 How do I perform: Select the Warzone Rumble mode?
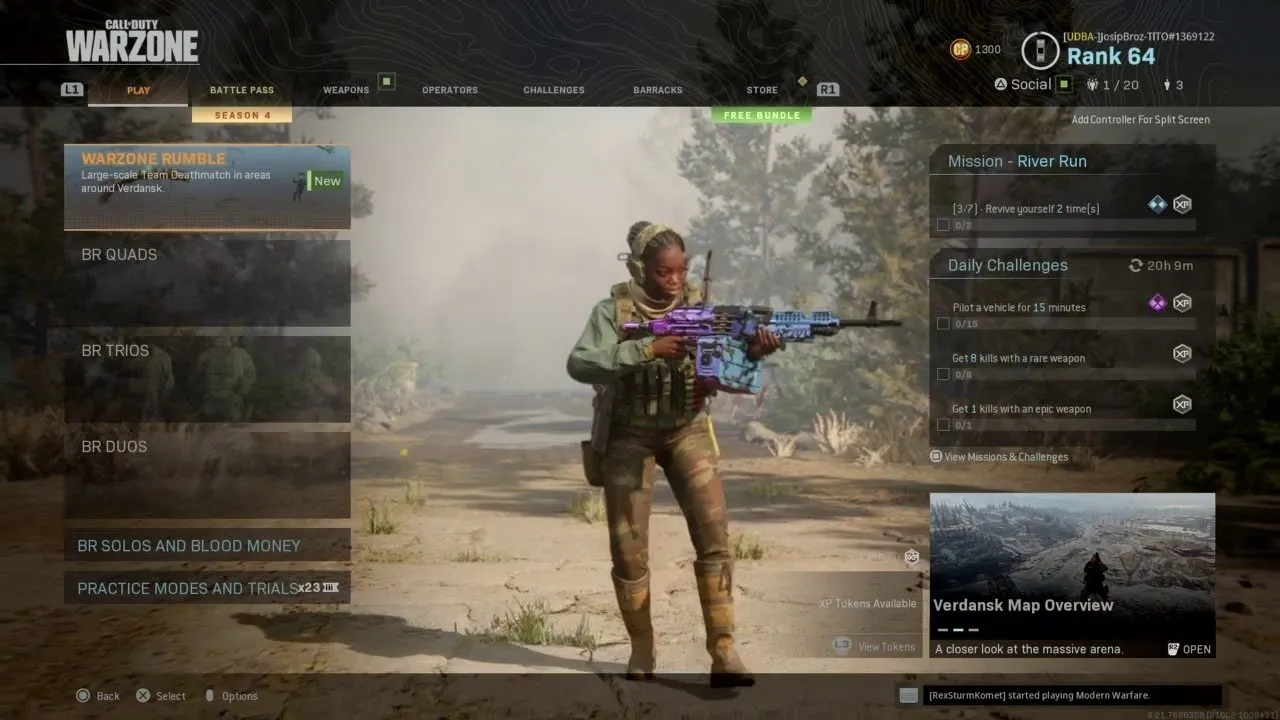207,187
